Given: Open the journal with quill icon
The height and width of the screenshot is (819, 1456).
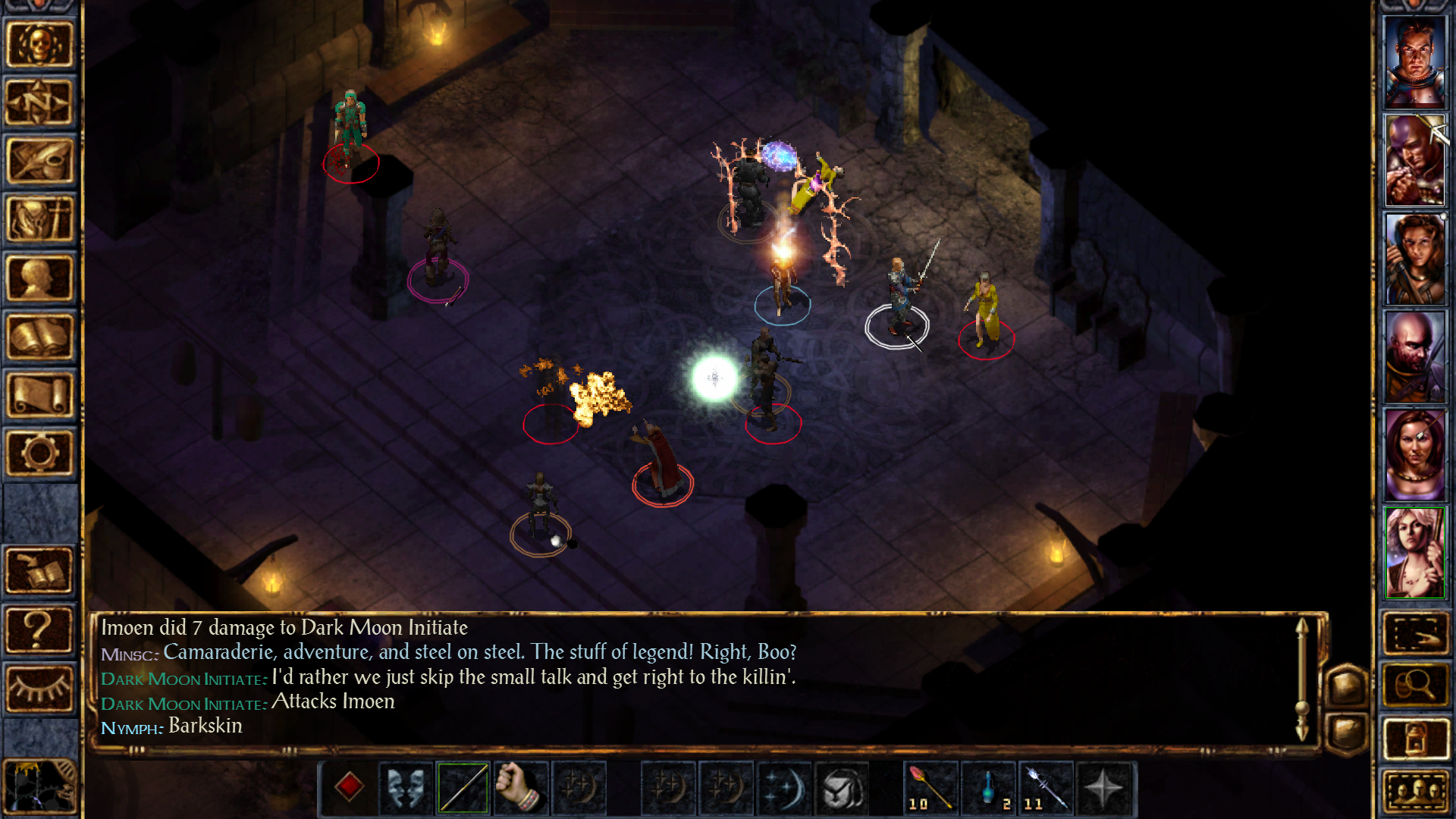Looking at the screenshot, I should (x=40, y=161).
